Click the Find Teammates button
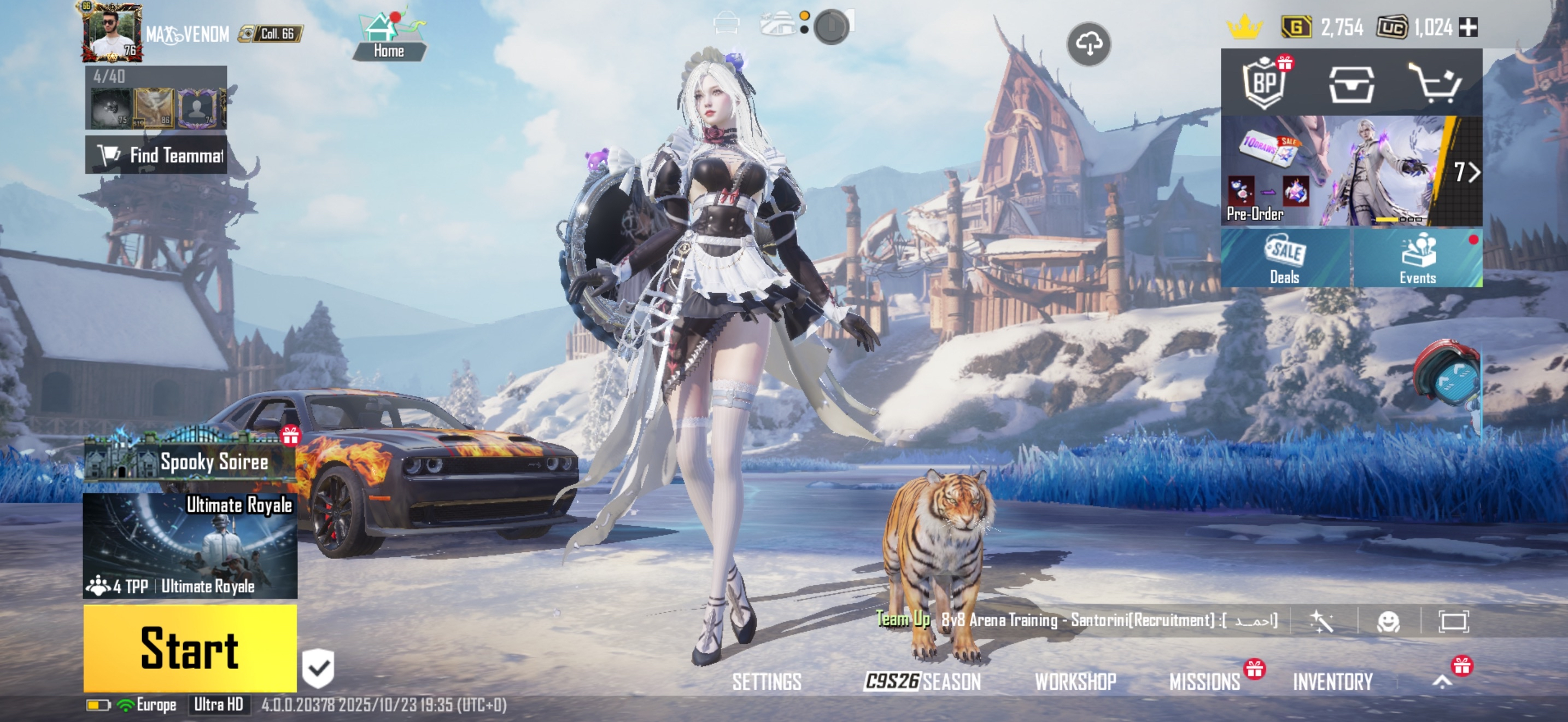The width and height of the screenshot is (1568, 722). [x=156, y=155]
